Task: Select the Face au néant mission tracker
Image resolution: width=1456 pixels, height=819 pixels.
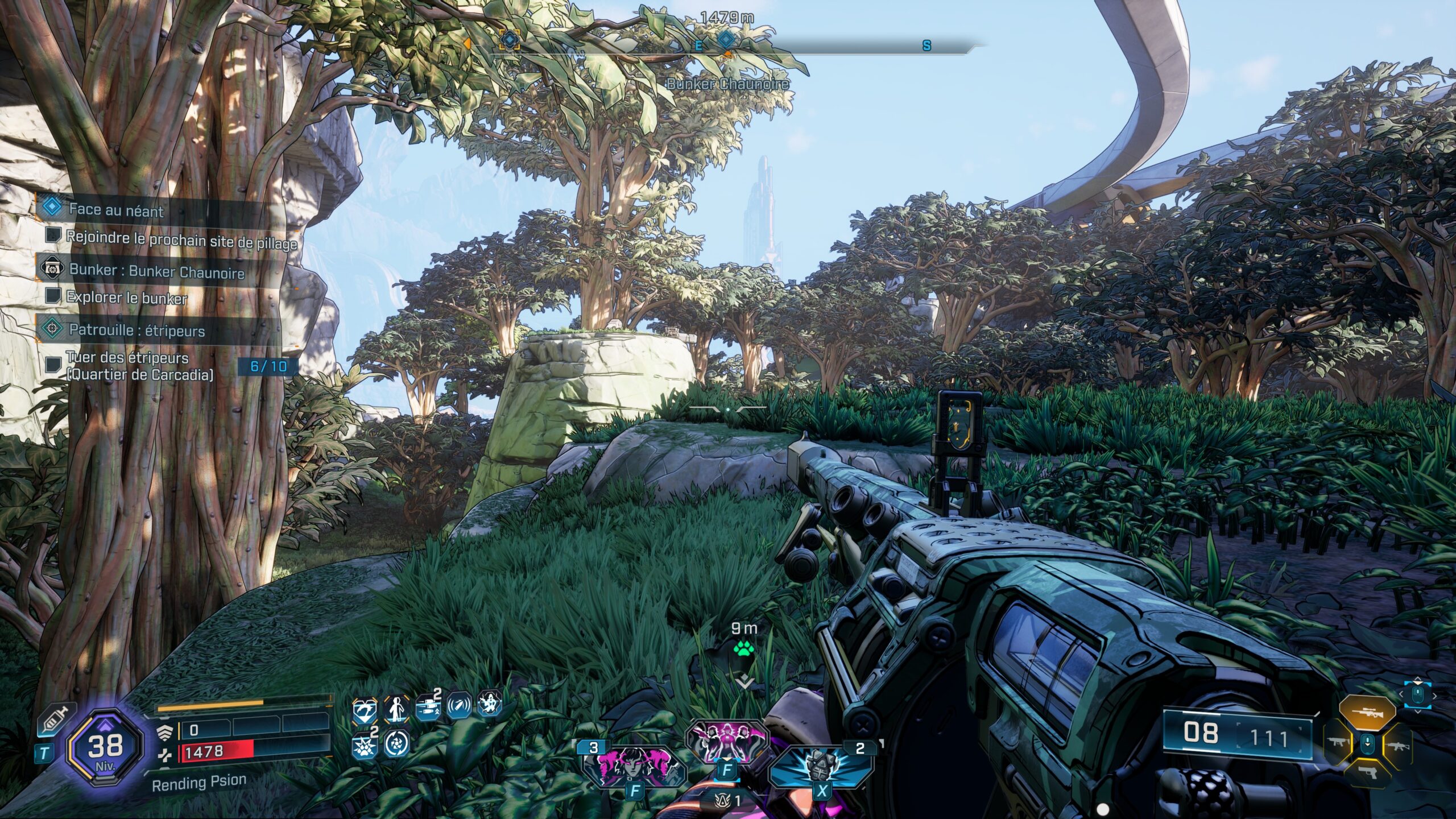Action: coord(116,209)
